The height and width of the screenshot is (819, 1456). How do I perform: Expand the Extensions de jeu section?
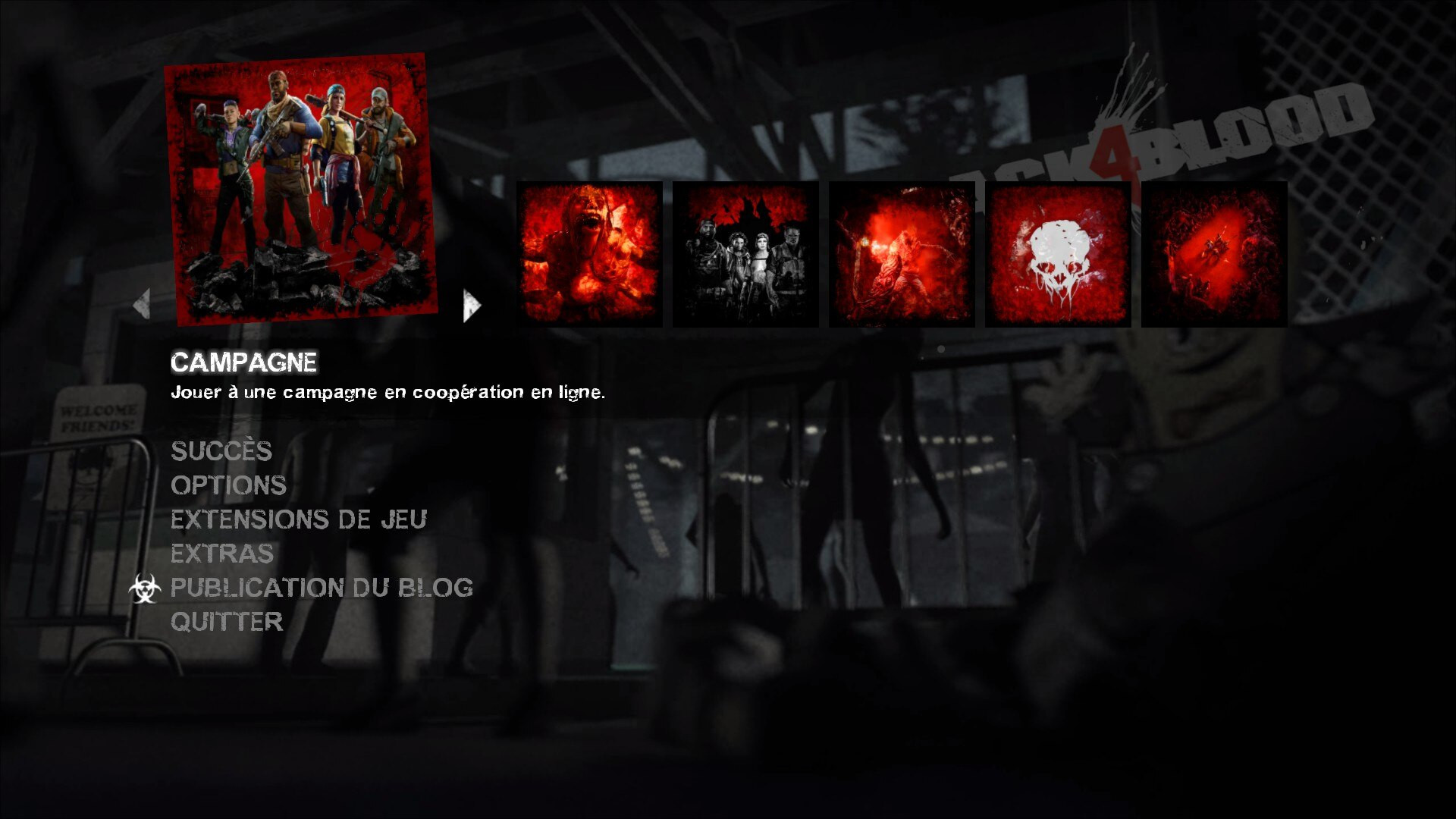[x=299, y=520]
